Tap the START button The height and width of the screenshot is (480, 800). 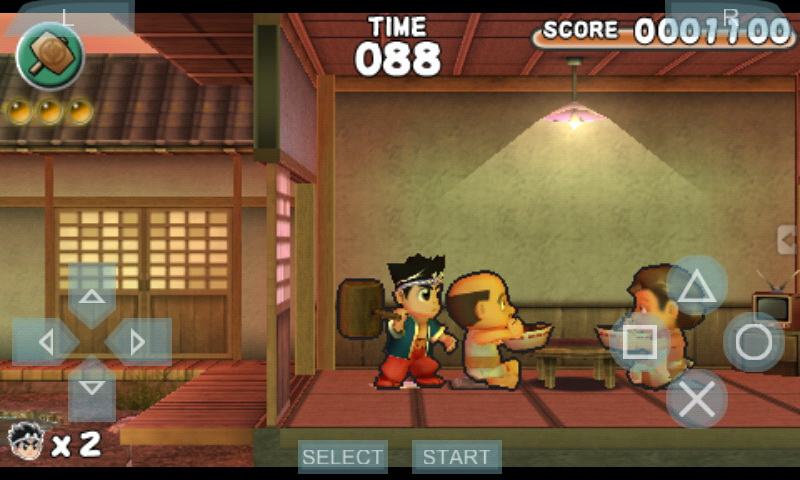click(x=456, y=457)
